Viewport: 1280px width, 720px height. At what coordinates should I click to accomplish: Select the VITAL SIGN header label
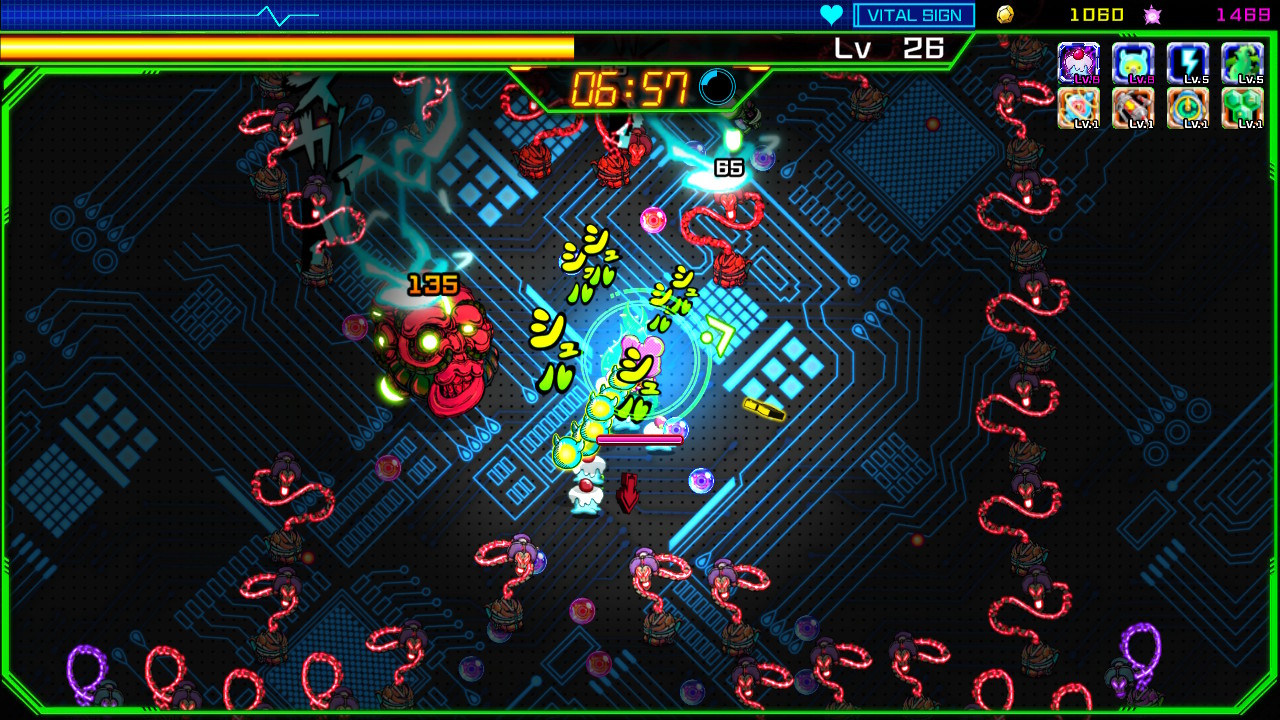tap(913, 14)
